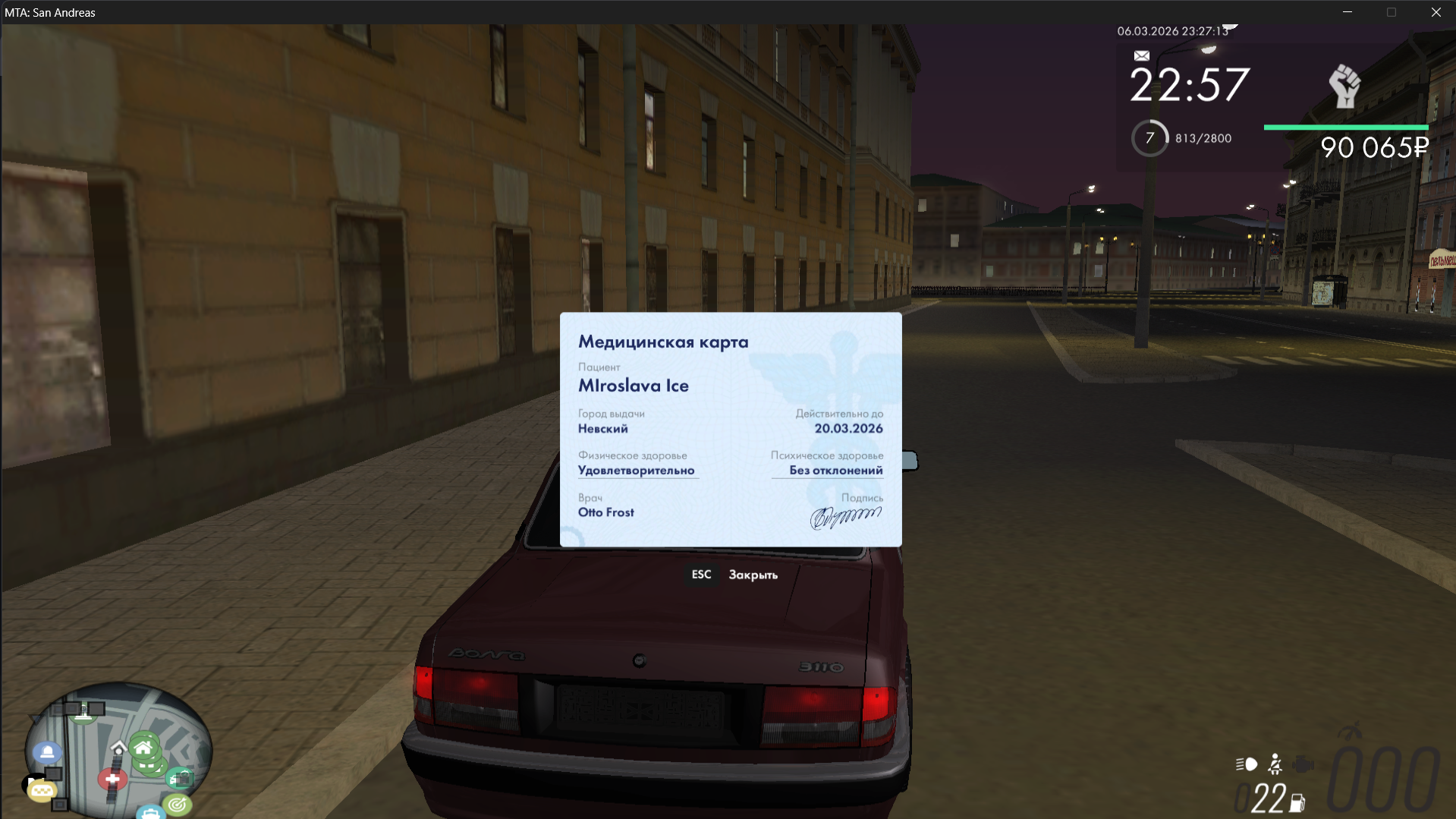1456x819 pixels.
Task: Click the seatbelt indicator icon
Action: [x=1275, y=764]
